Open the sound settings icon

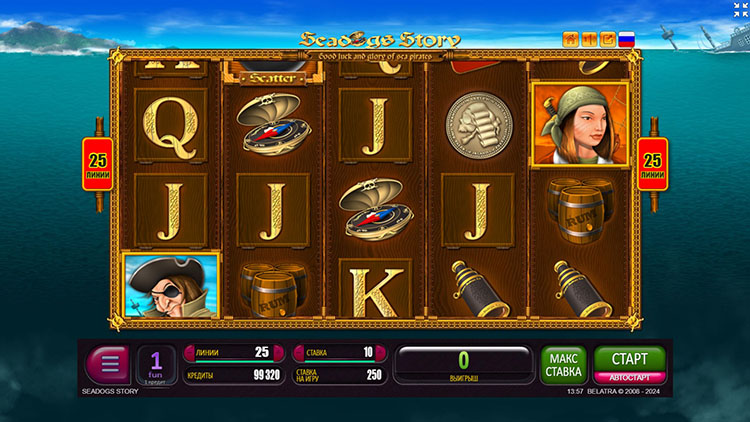[x=590, y=40]
